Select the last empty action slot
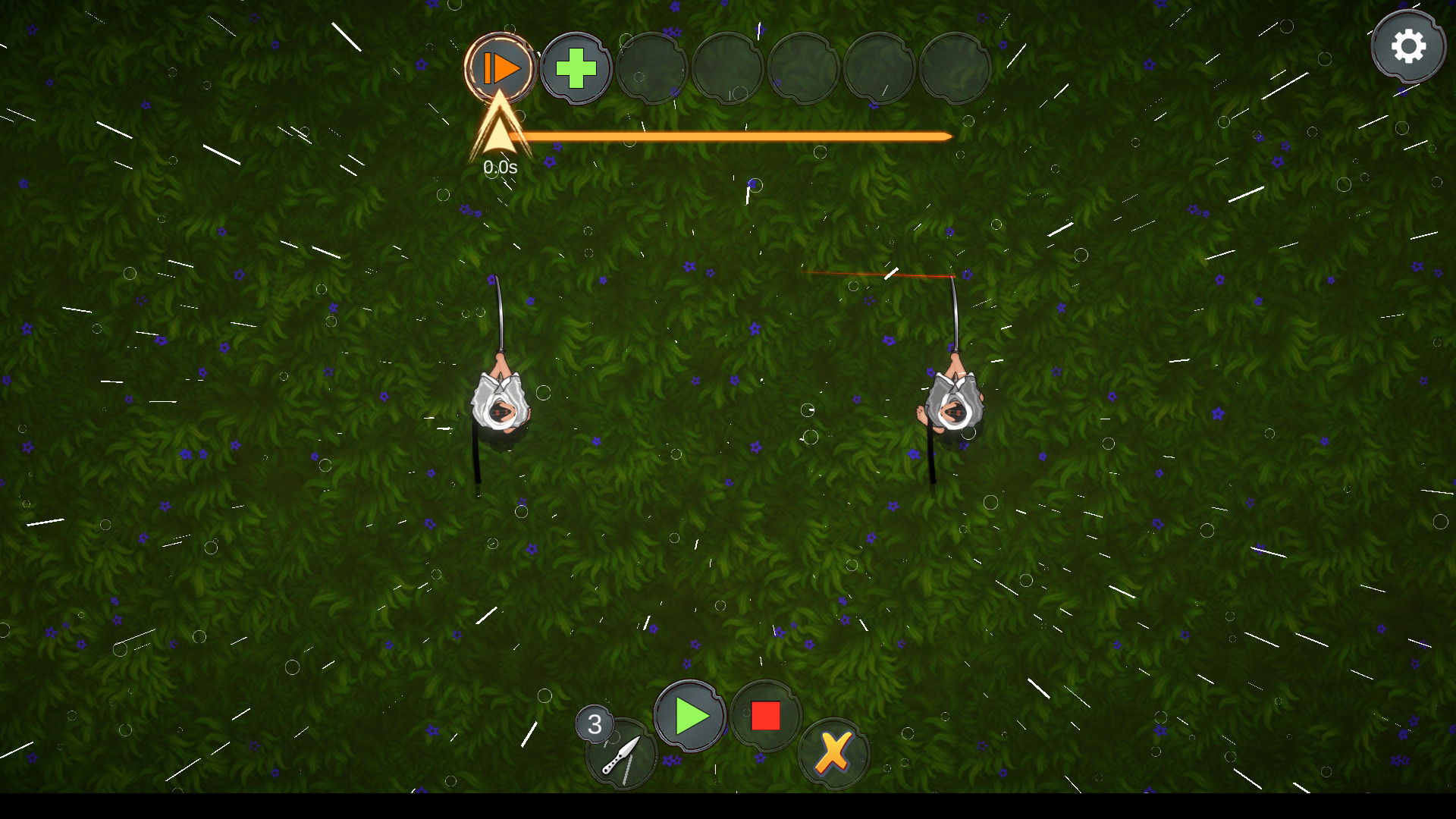Viewport: 1456px width, 819px height. pyautogui.click(x=955, y=67)
